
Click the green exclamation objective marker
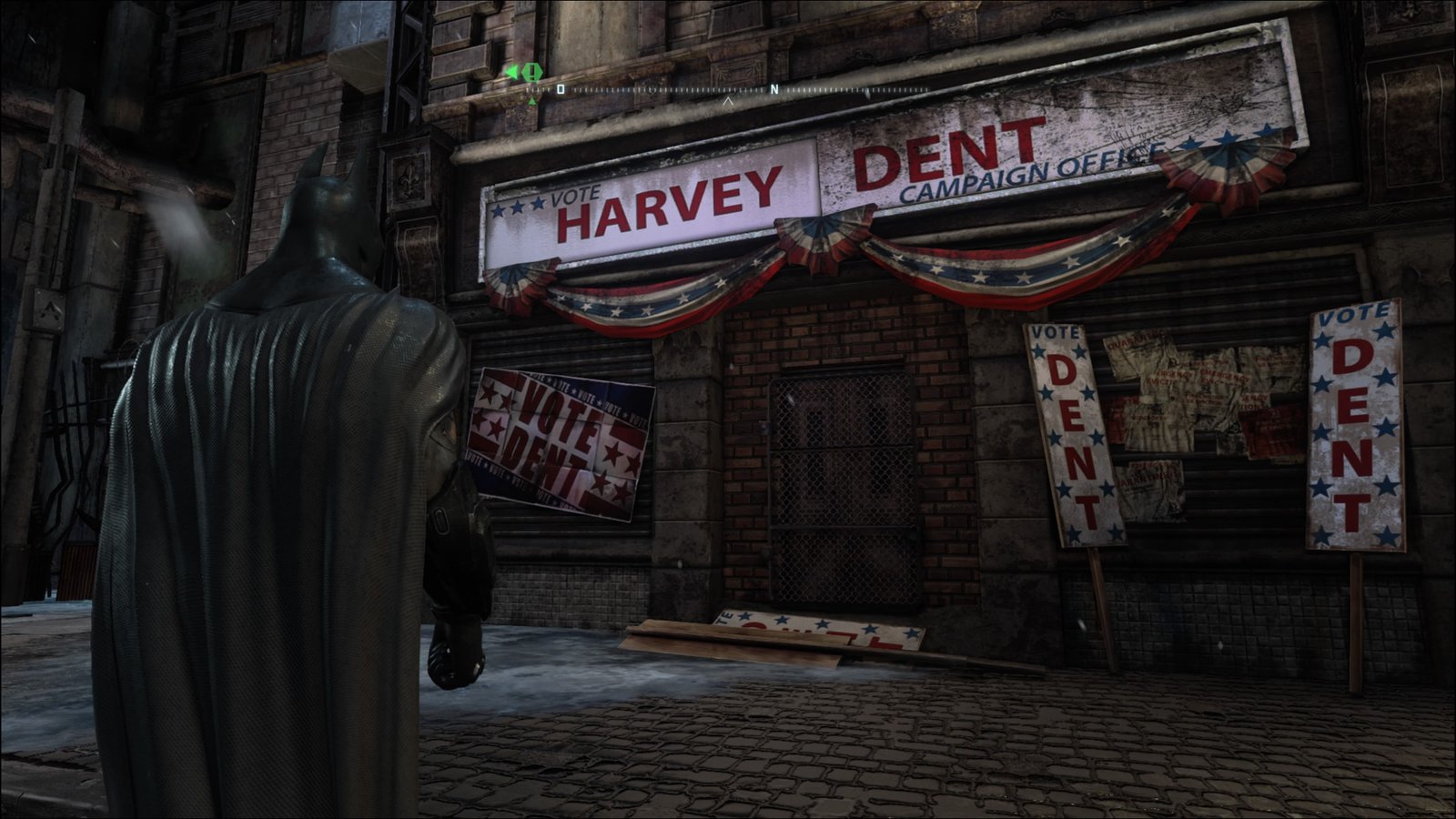pyautogui.click(x=532, y=71)
